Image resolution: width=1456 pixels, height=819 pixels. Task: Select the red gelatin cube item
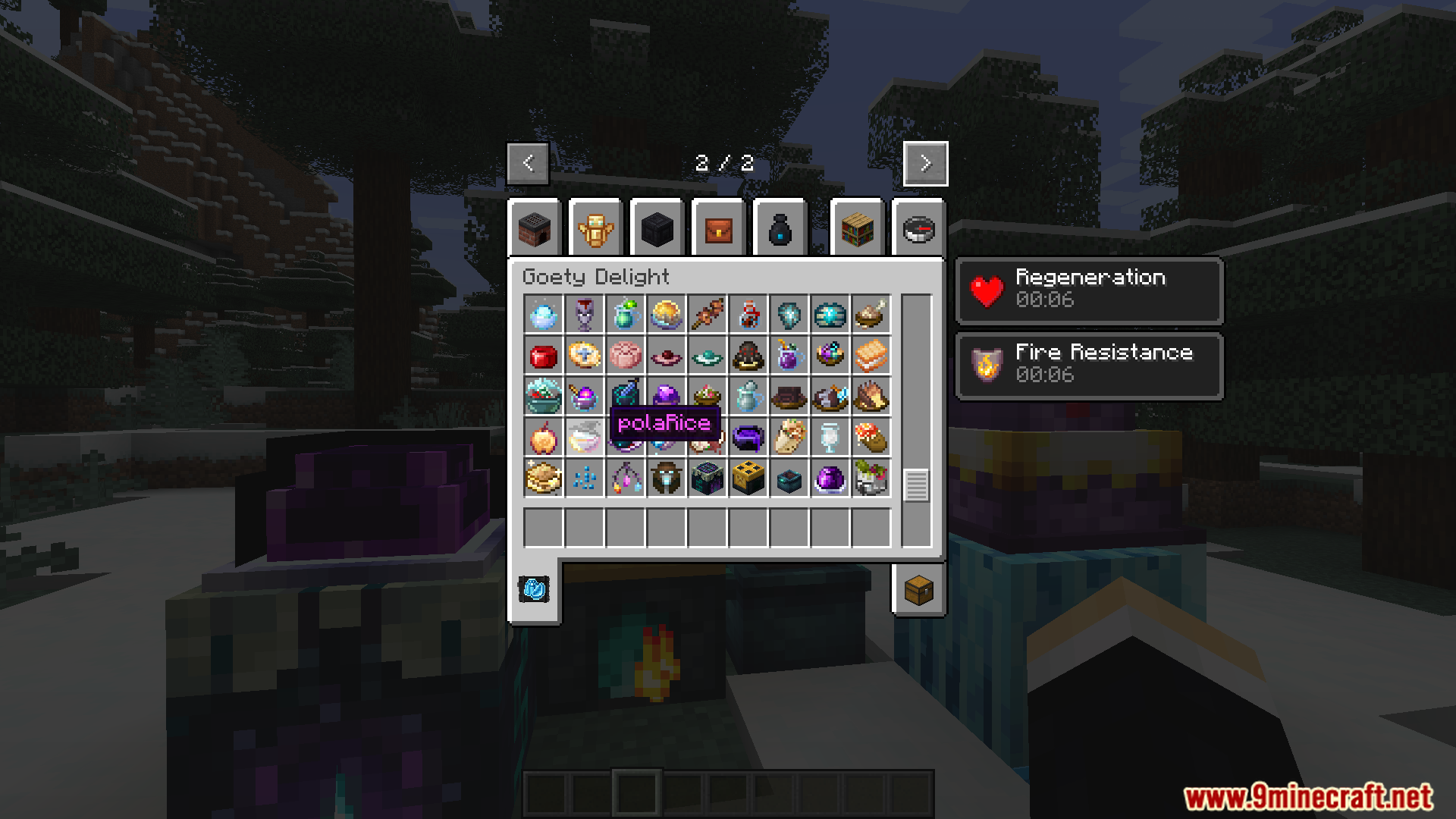tap(544, 356)
